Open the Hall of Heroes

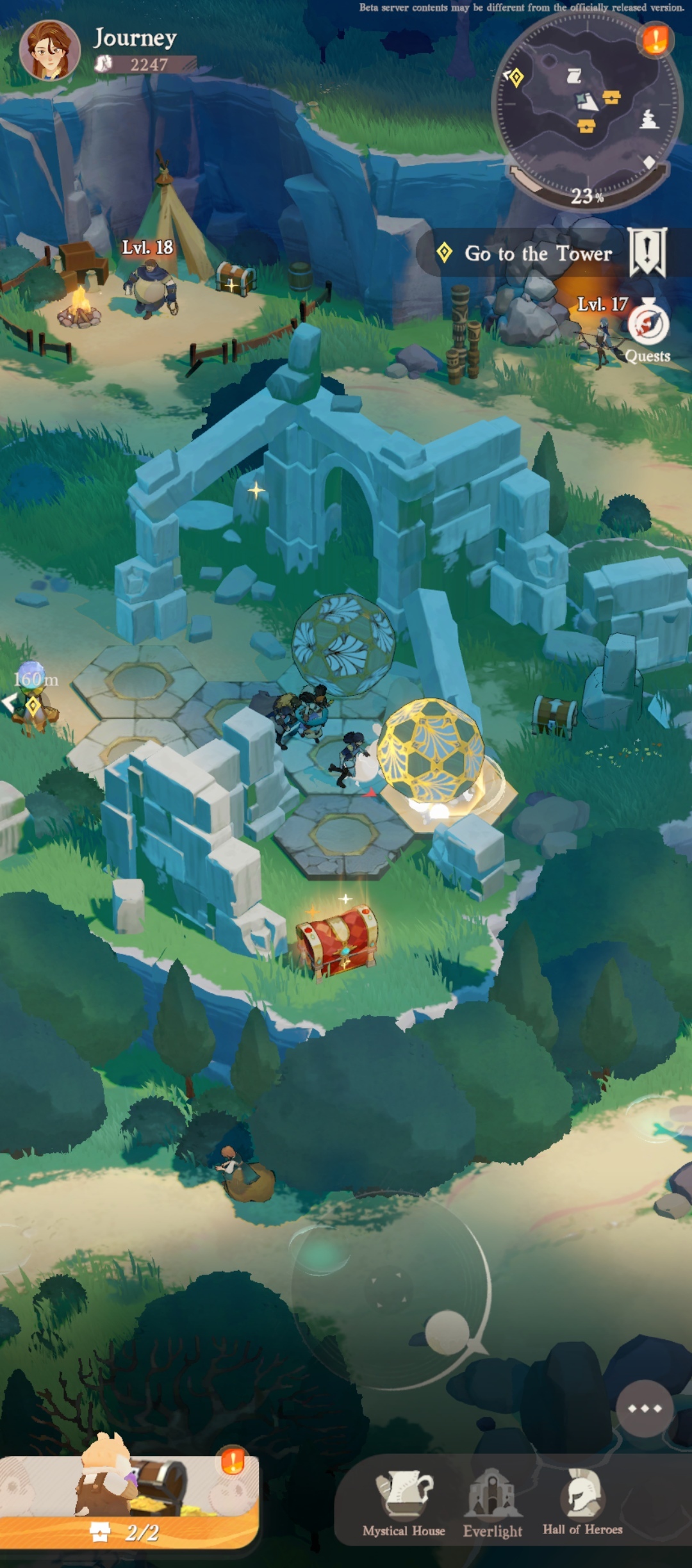[x=582, y=1503]
